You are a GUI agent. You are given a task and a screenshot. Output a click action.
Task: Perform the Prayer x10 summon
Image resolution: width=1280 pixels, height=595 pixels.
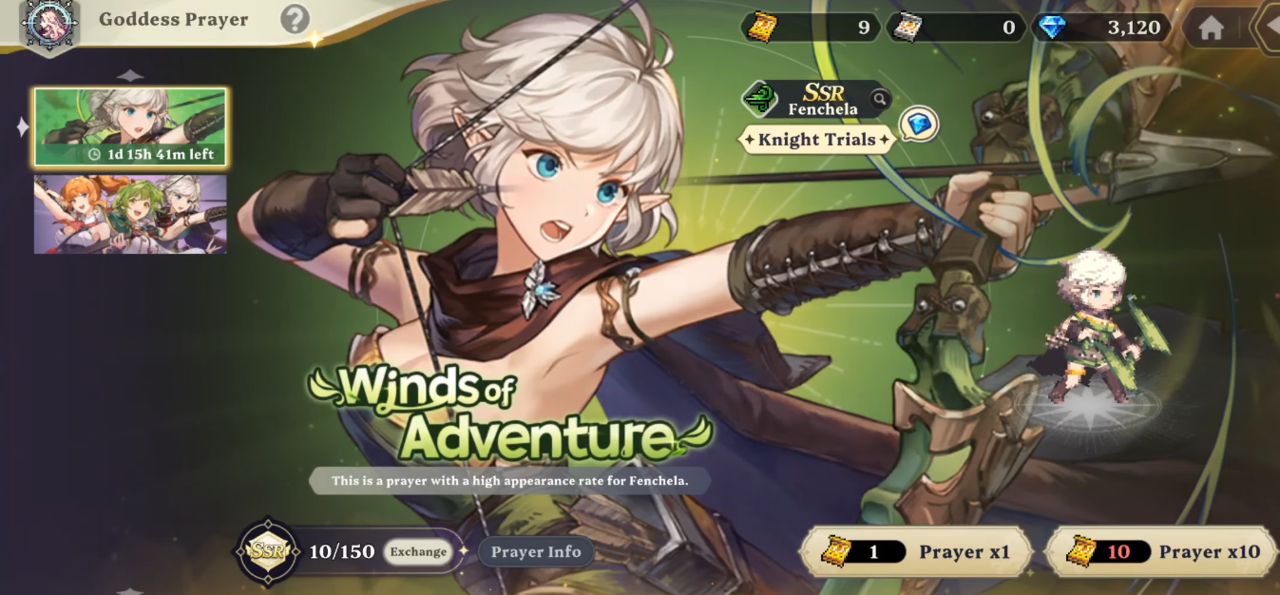coord(1162,552)
